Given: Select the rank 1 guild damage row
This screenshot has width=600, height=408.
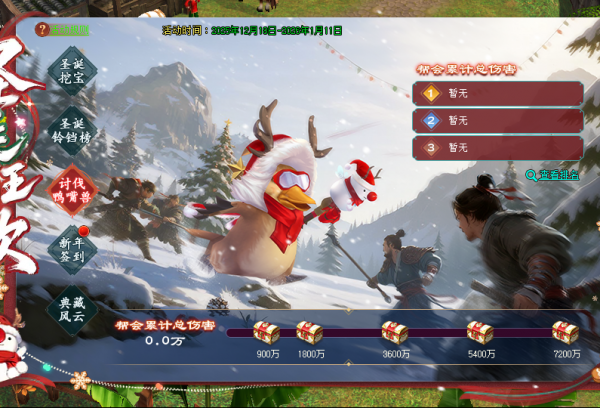Looking at the screenshot, I should 497,94.
